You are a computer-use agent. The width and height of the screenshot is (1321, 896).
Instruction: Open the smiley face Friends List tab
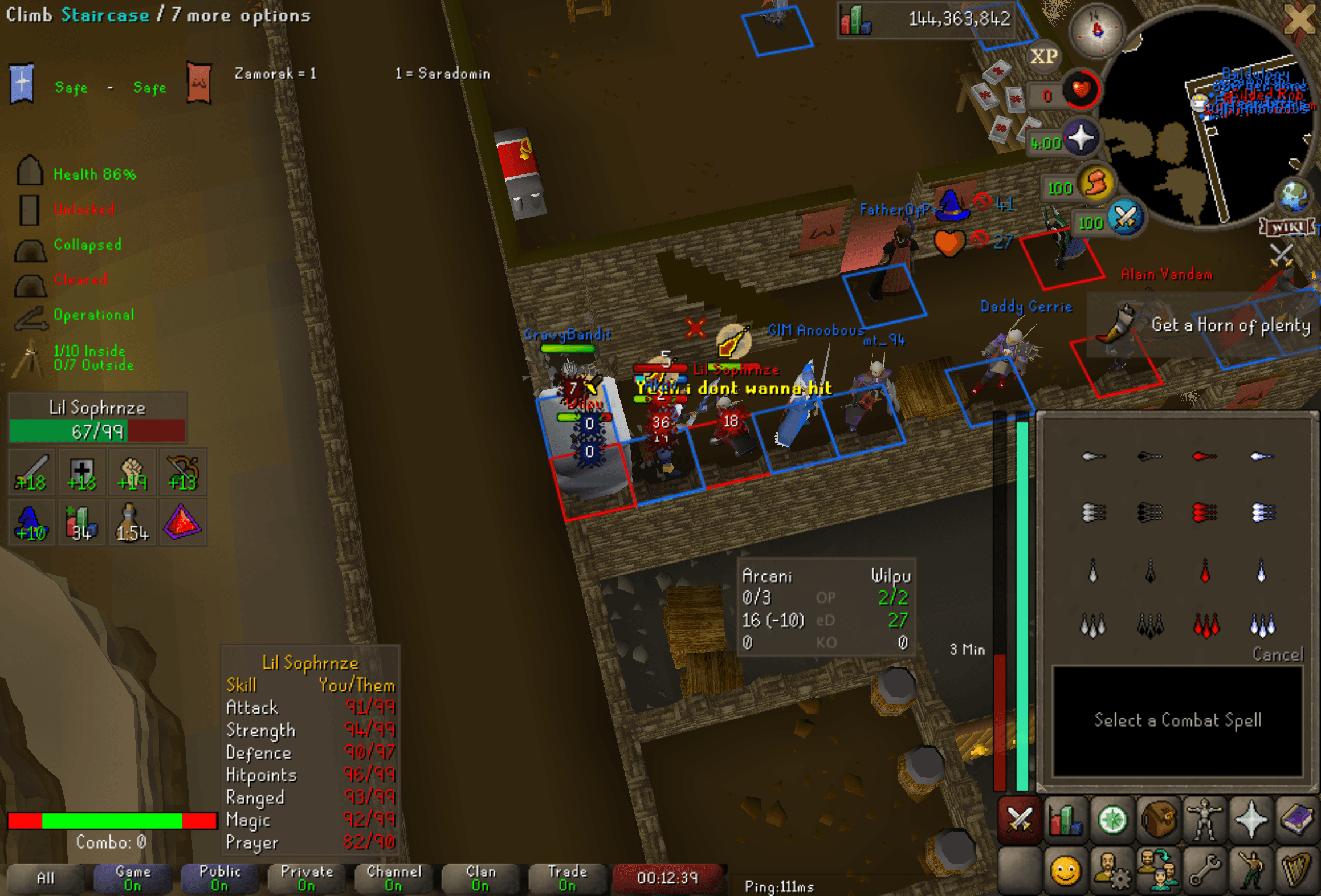[x=1065, y=870]
